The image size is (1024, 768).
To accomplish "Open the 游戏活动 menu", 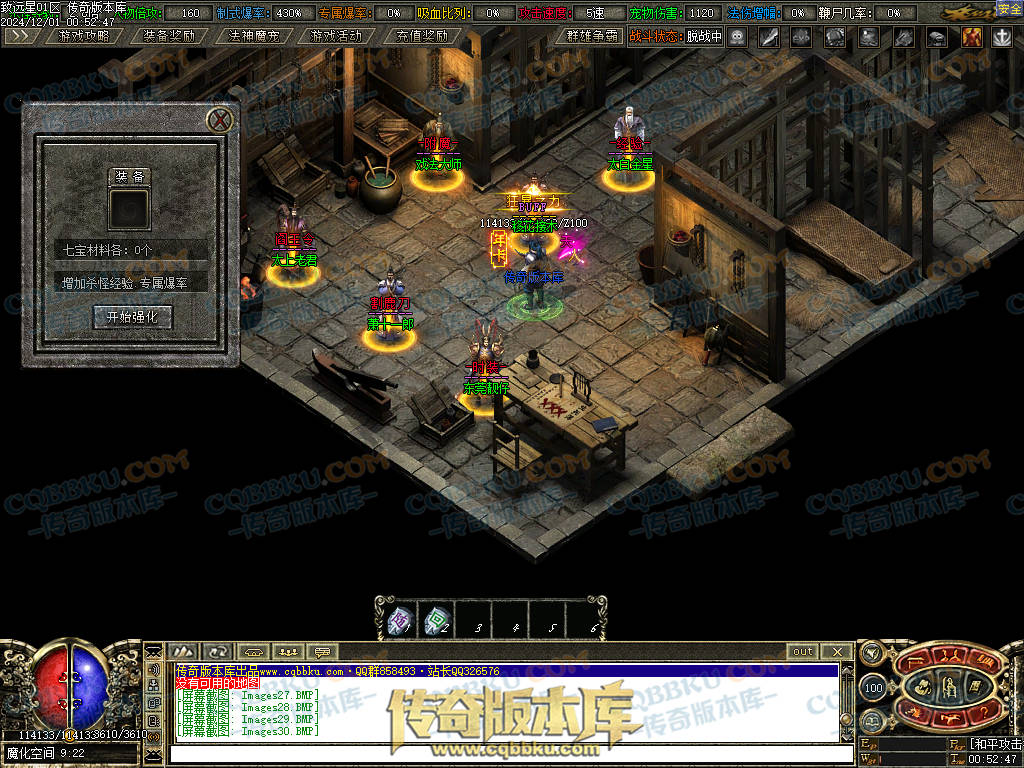I will [x=336, y=36].
